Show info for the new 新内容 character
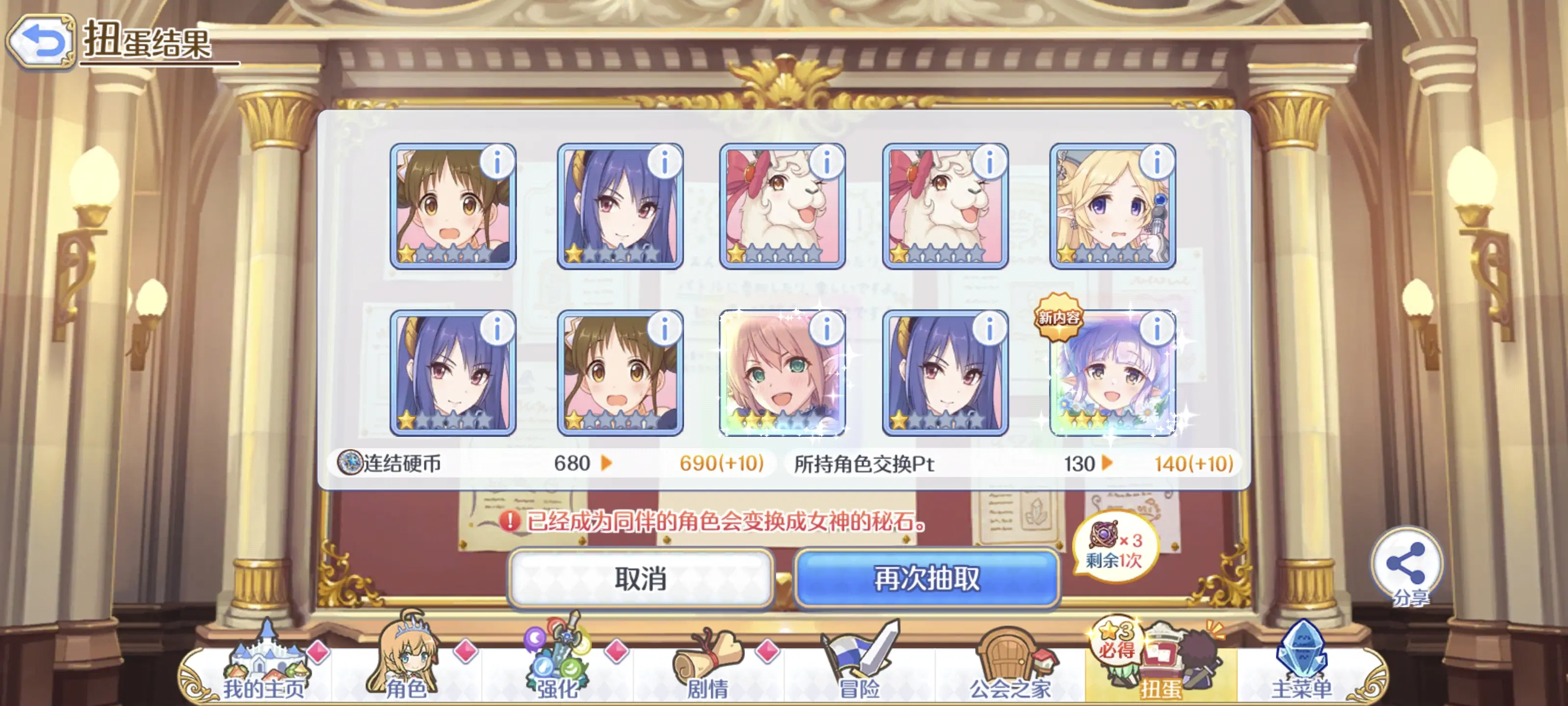The width and height of the screenshot is (1568, 706). click(x=1156, y=329)
